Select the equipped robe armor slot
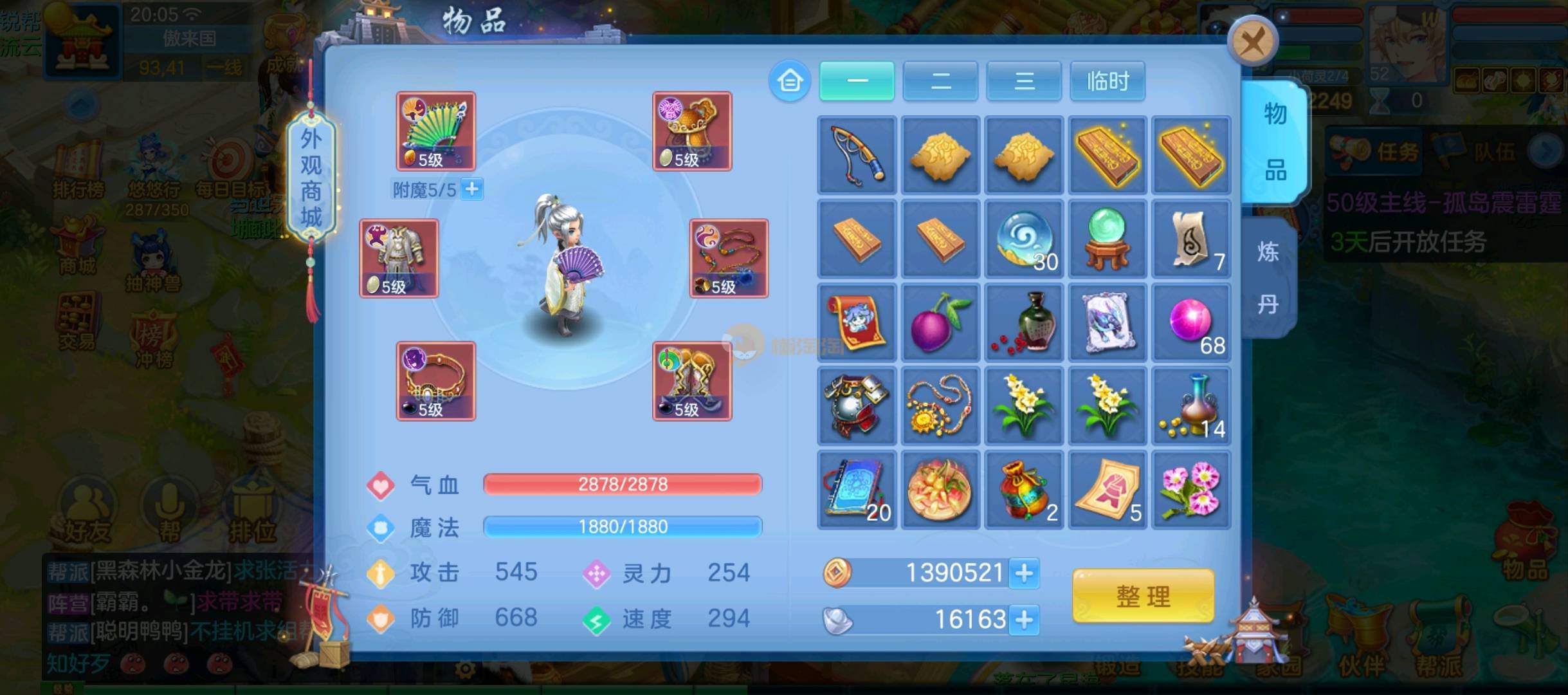The height and width of the screenshot is (695, 1568). [x=399, y=258]
